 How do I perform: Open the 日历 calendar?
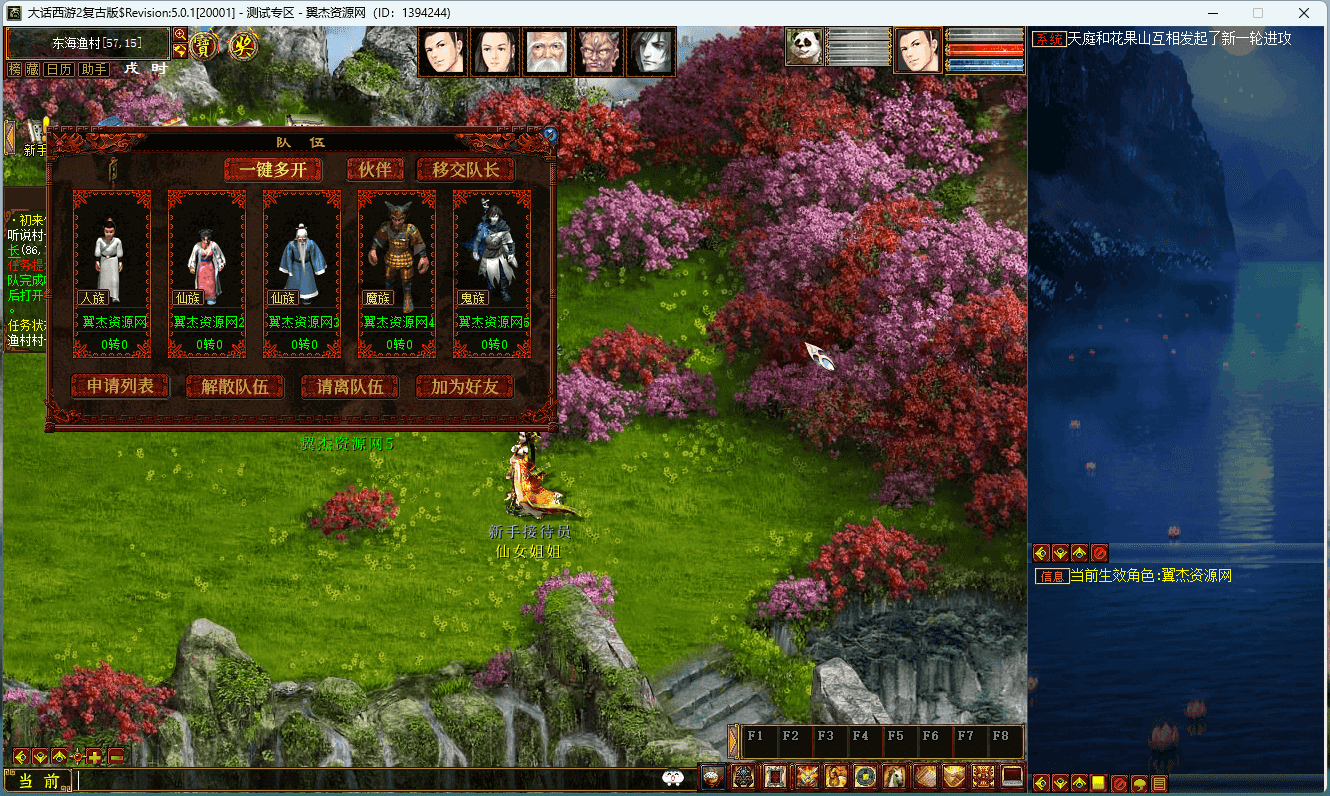click(x=59, y=69)
